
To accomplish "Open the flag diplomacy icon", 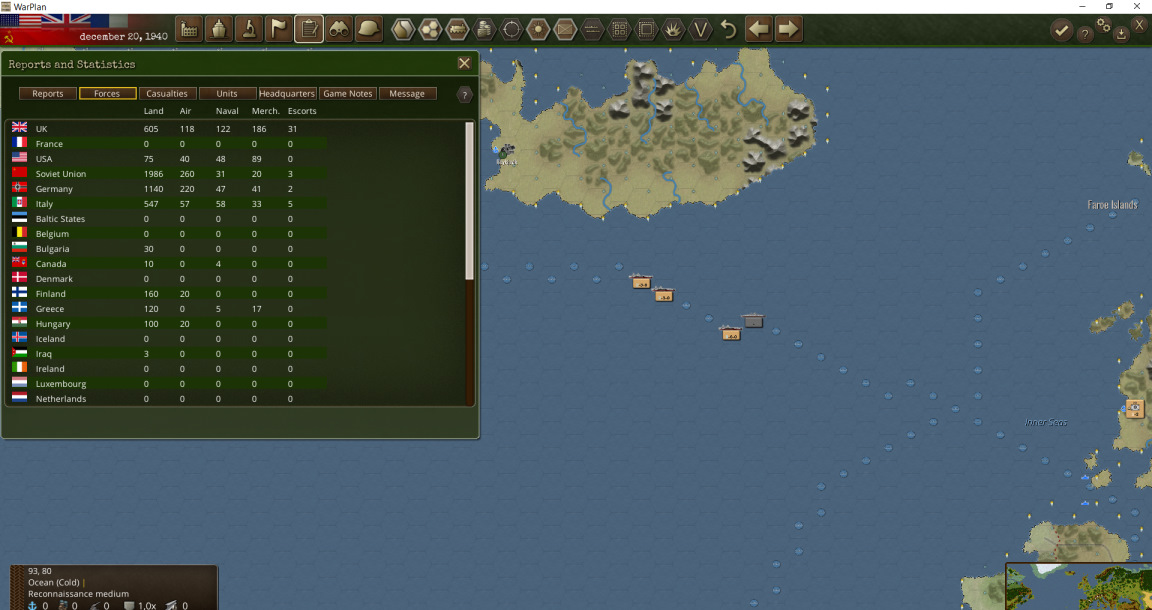I will click(x=279, y=29).
